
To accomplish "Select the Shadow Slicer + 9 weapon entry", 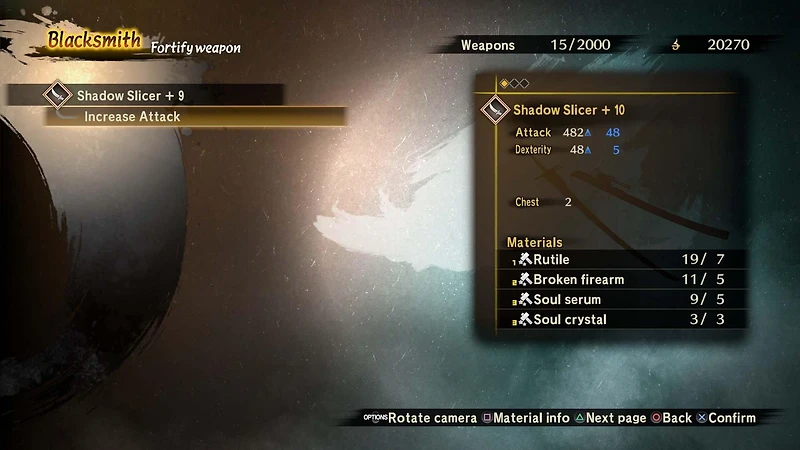I will (145, 96).
